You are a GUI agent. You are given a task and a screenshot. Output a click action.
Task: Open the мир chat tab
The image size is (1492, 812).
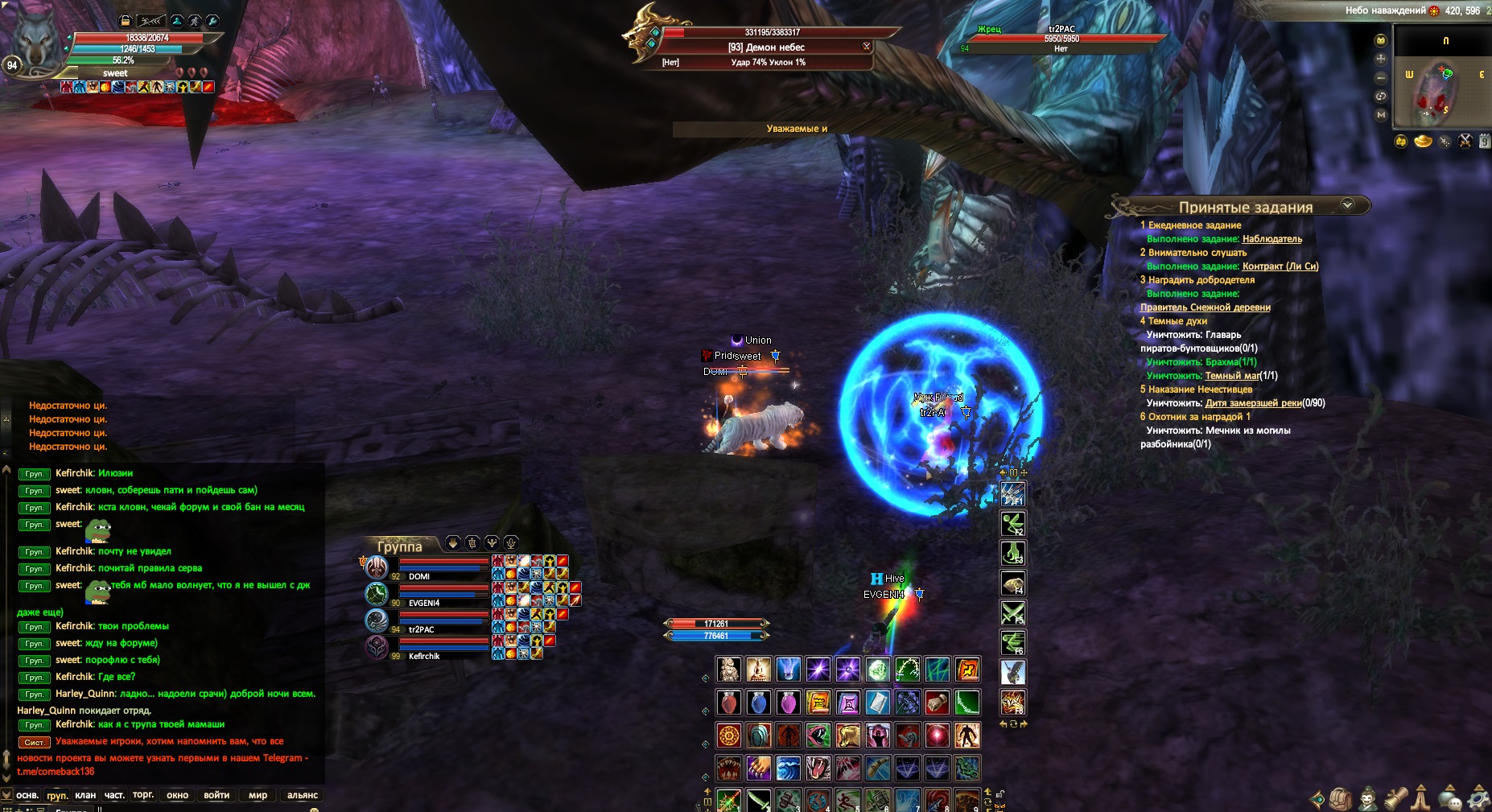[258, 795]
